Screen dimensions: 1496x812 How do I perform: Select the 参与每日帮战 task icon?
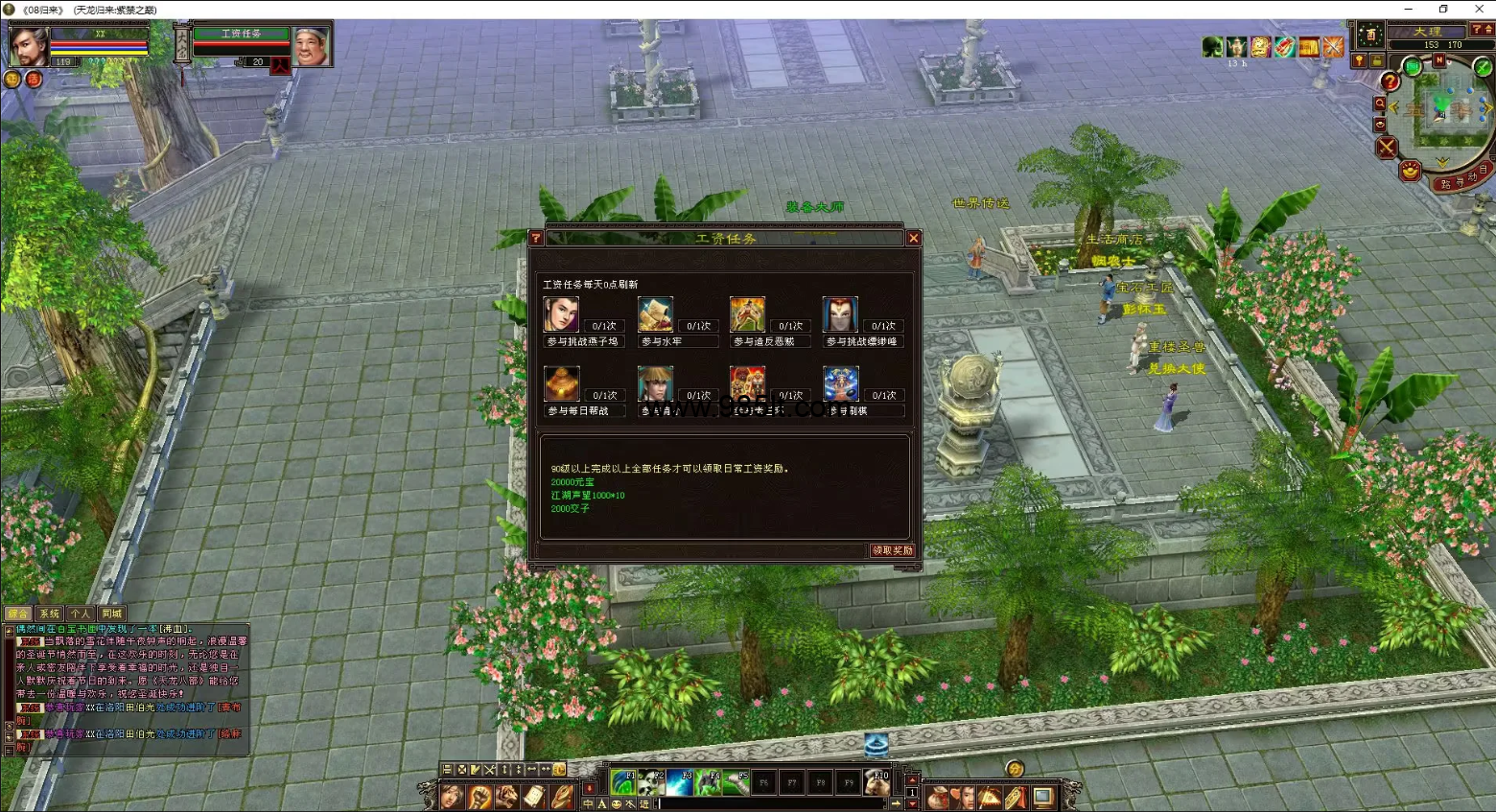(x=561, y=383)
